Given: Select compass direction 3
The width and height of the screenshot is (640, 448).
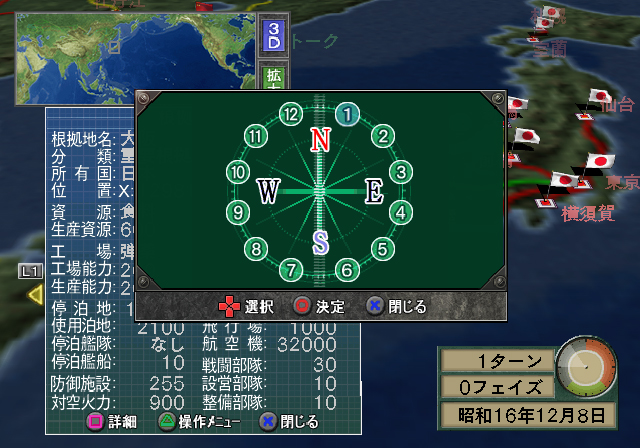Looking at the screenshot, I should (400, 172).
